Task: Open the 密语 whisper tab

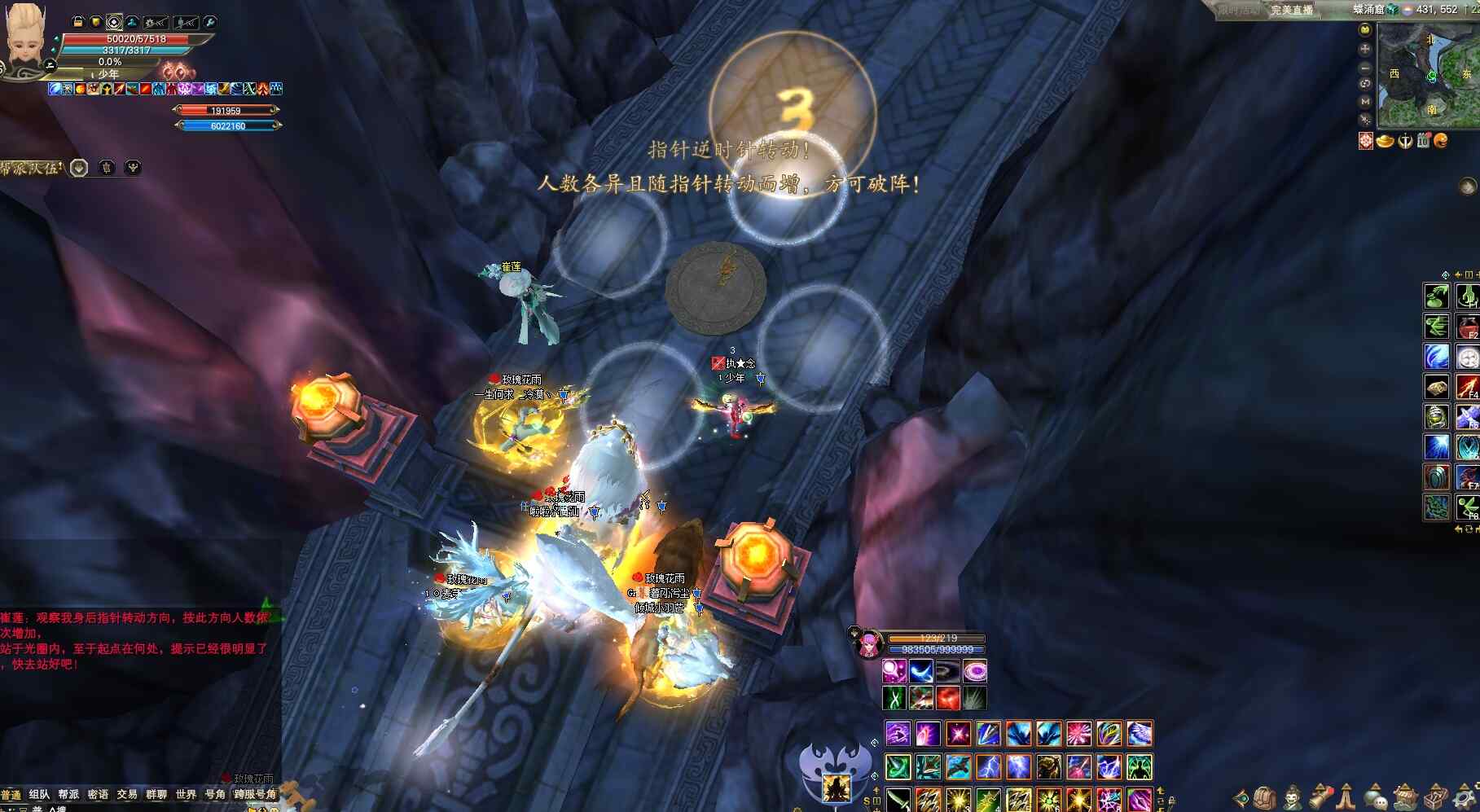Action: point(98,794)
